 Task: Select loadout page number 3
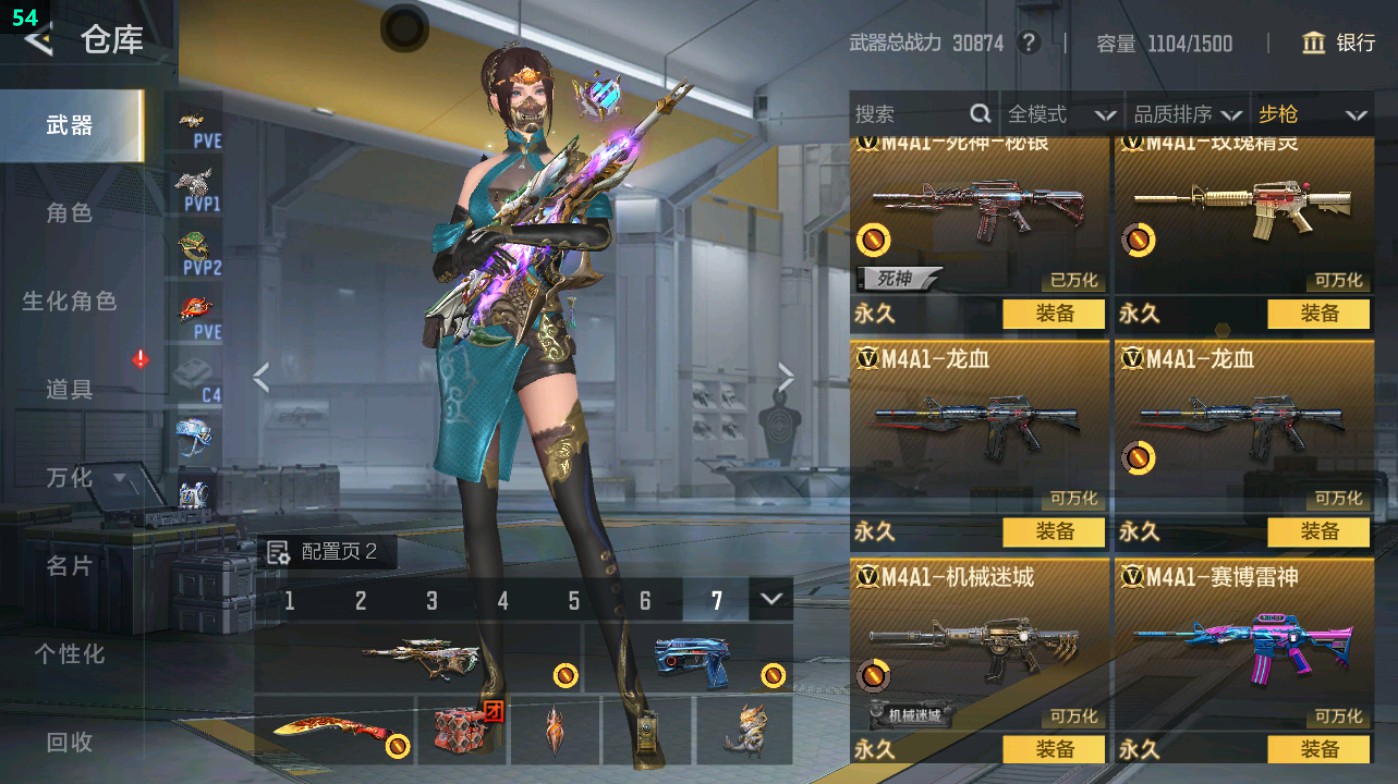pos(432,600)
